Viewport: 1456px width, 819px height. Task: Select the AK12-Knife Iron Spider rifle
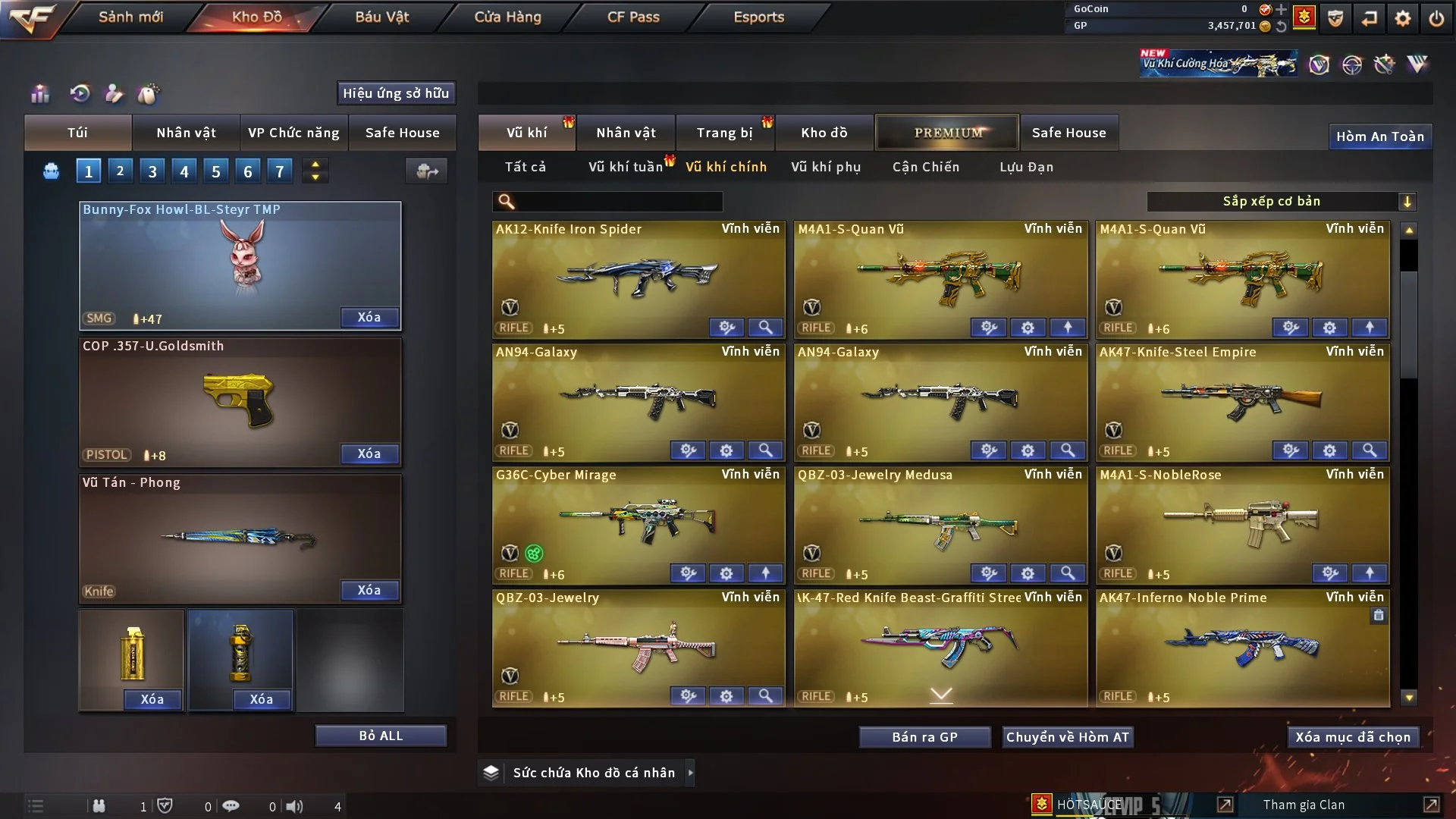click(639, 277)
